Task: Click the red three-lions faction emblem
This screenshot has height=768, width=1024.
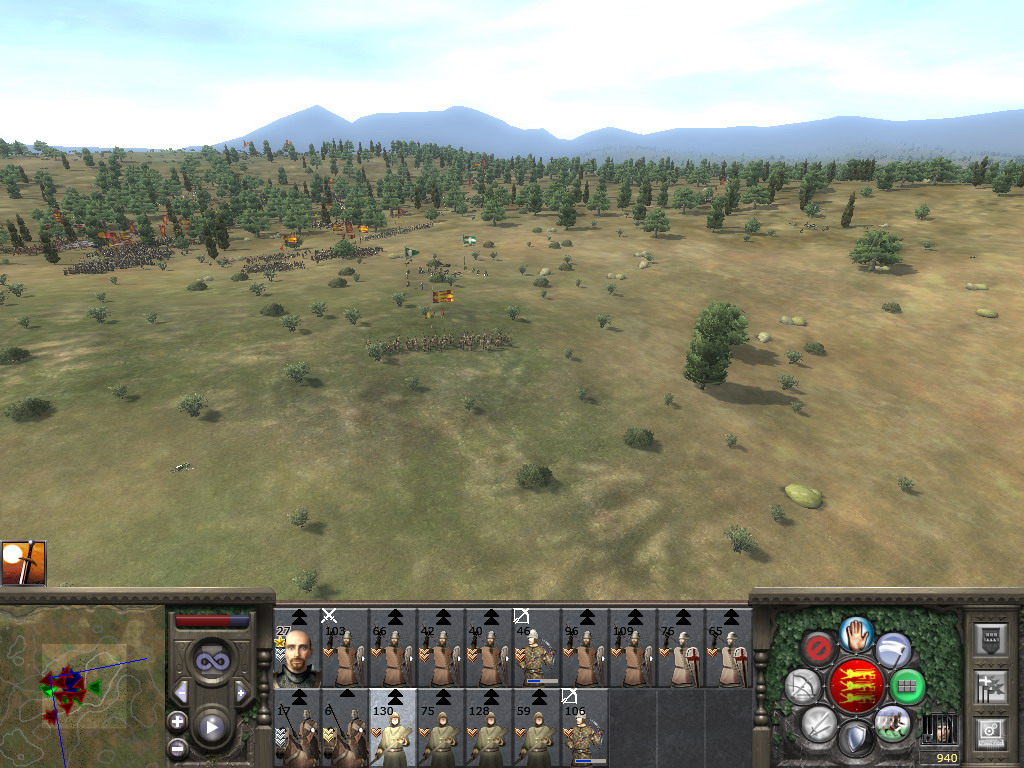Action: tap(856, 686)
